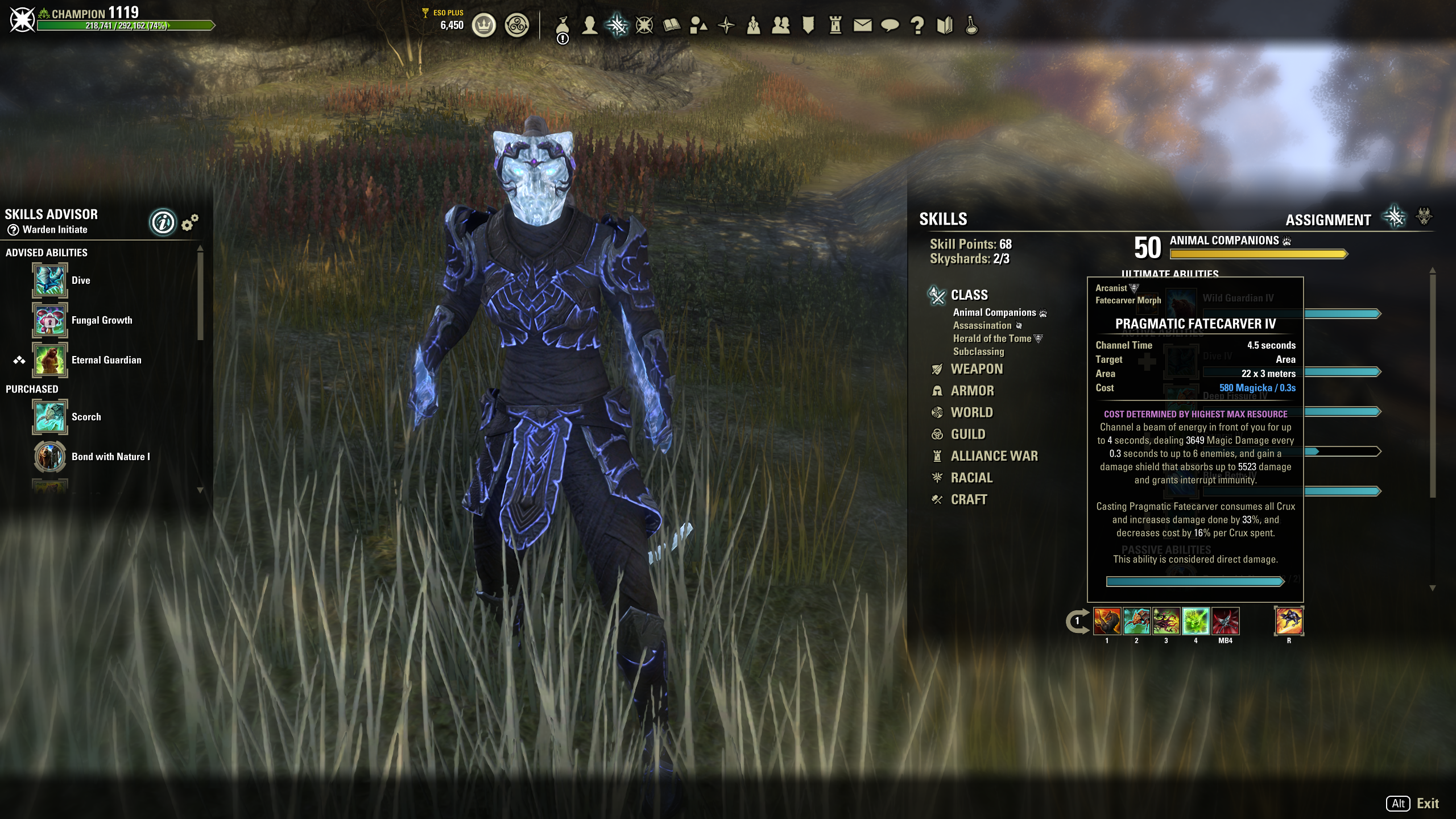
Task: Open Skills Advisor gear settings
Action: [x=190, y=222]
